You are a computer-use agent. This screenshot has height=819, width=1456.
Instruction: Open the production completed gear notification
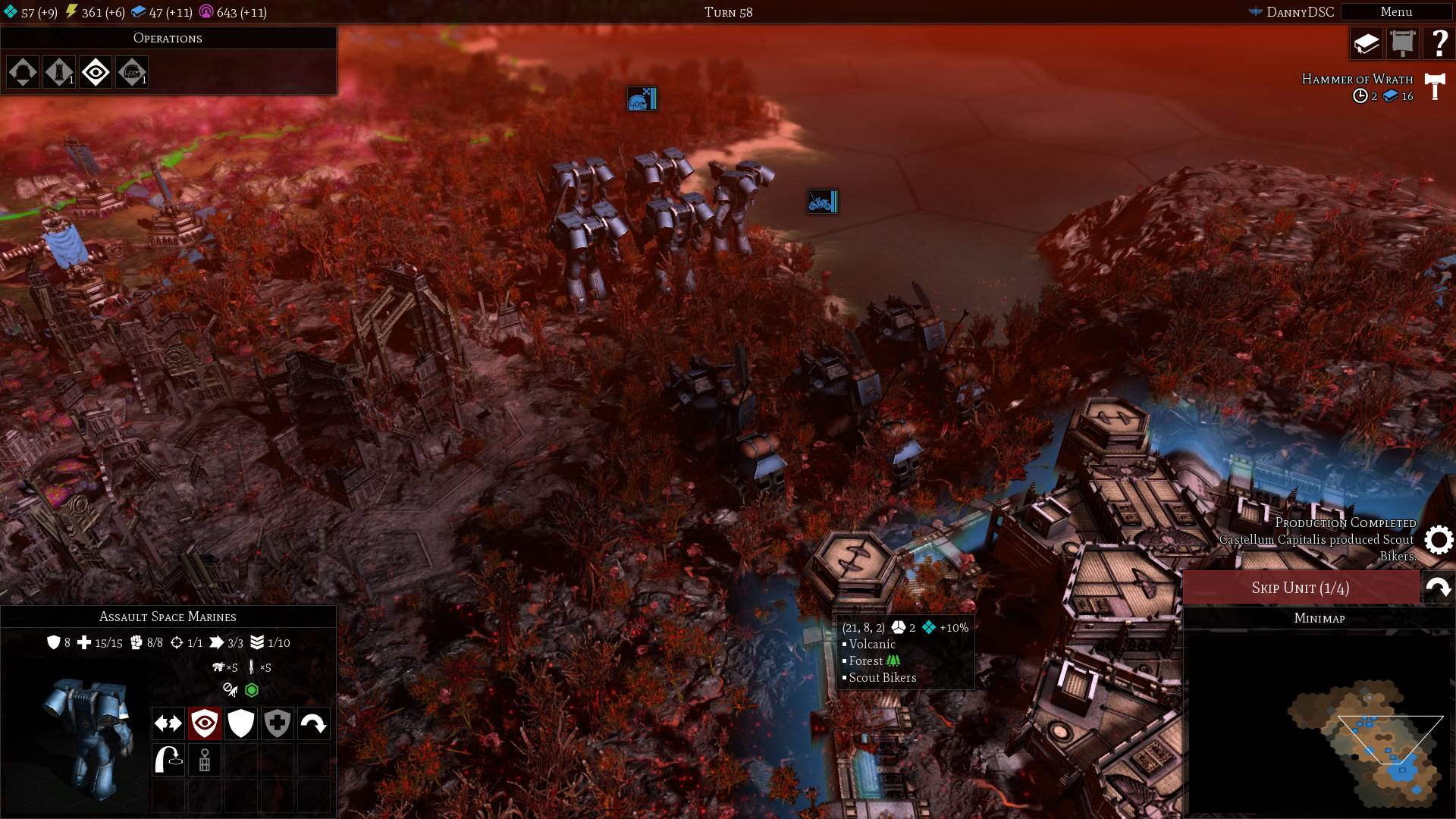[x=1438, y=540]
